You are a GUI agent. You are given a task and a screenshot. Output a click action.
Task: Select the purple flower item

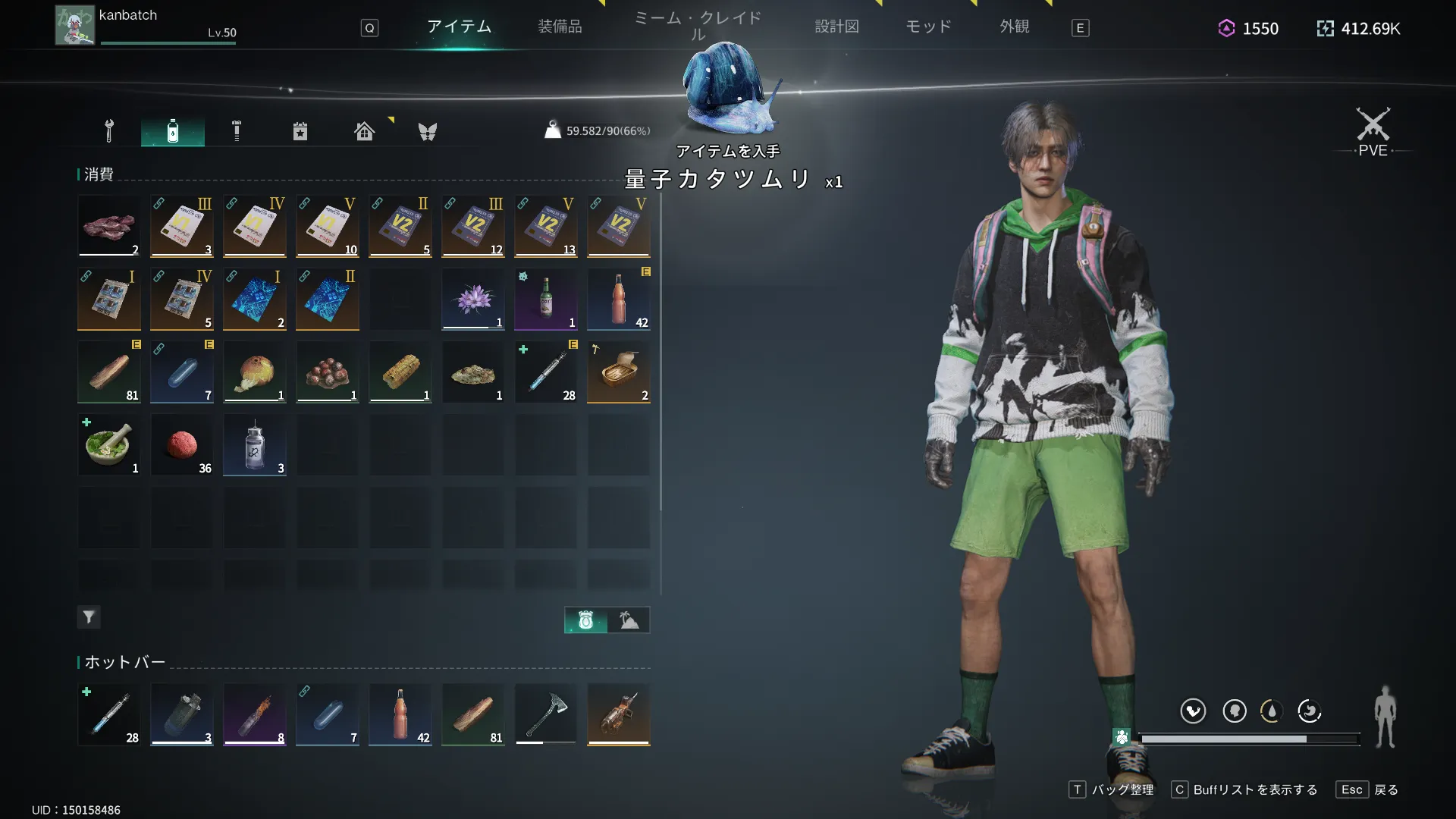click(x=473, y=299)
